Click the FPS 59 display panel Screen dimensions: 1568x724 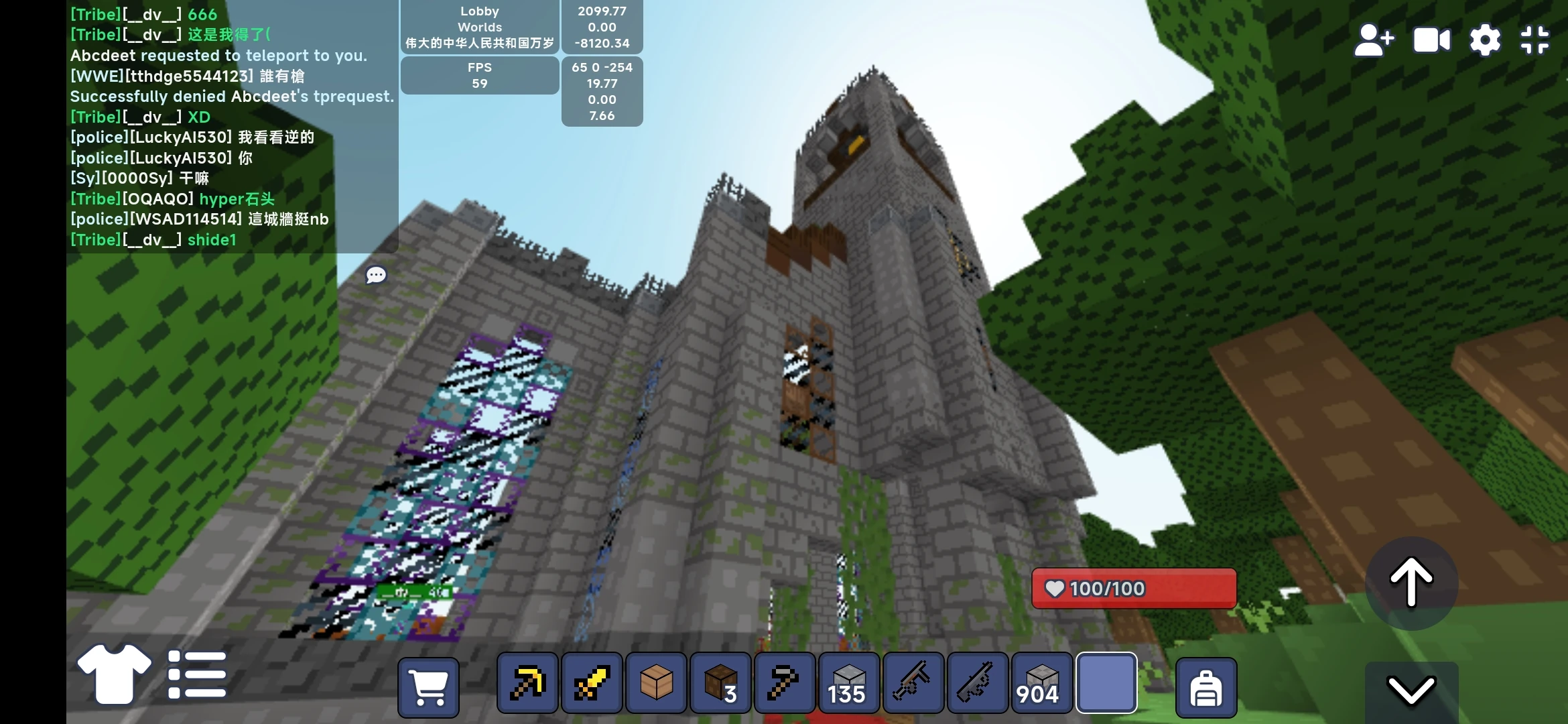click(478, 75)
